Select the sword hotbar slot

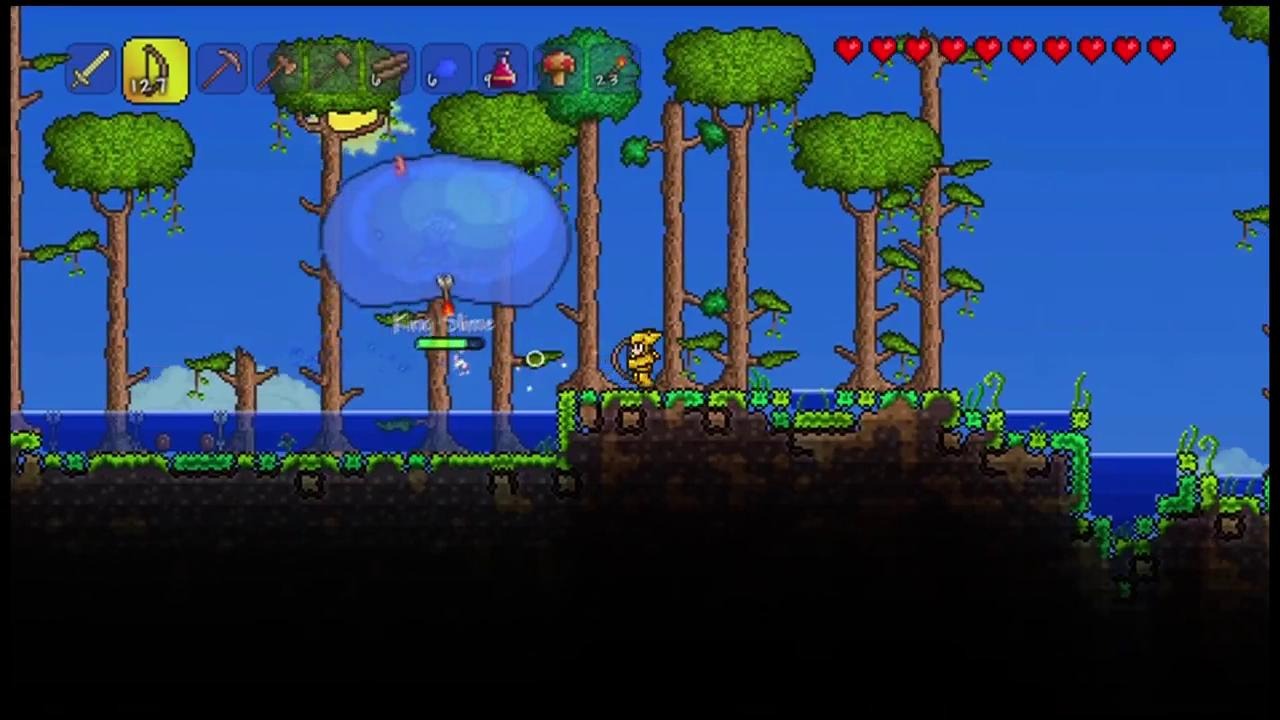click(91, 71)
